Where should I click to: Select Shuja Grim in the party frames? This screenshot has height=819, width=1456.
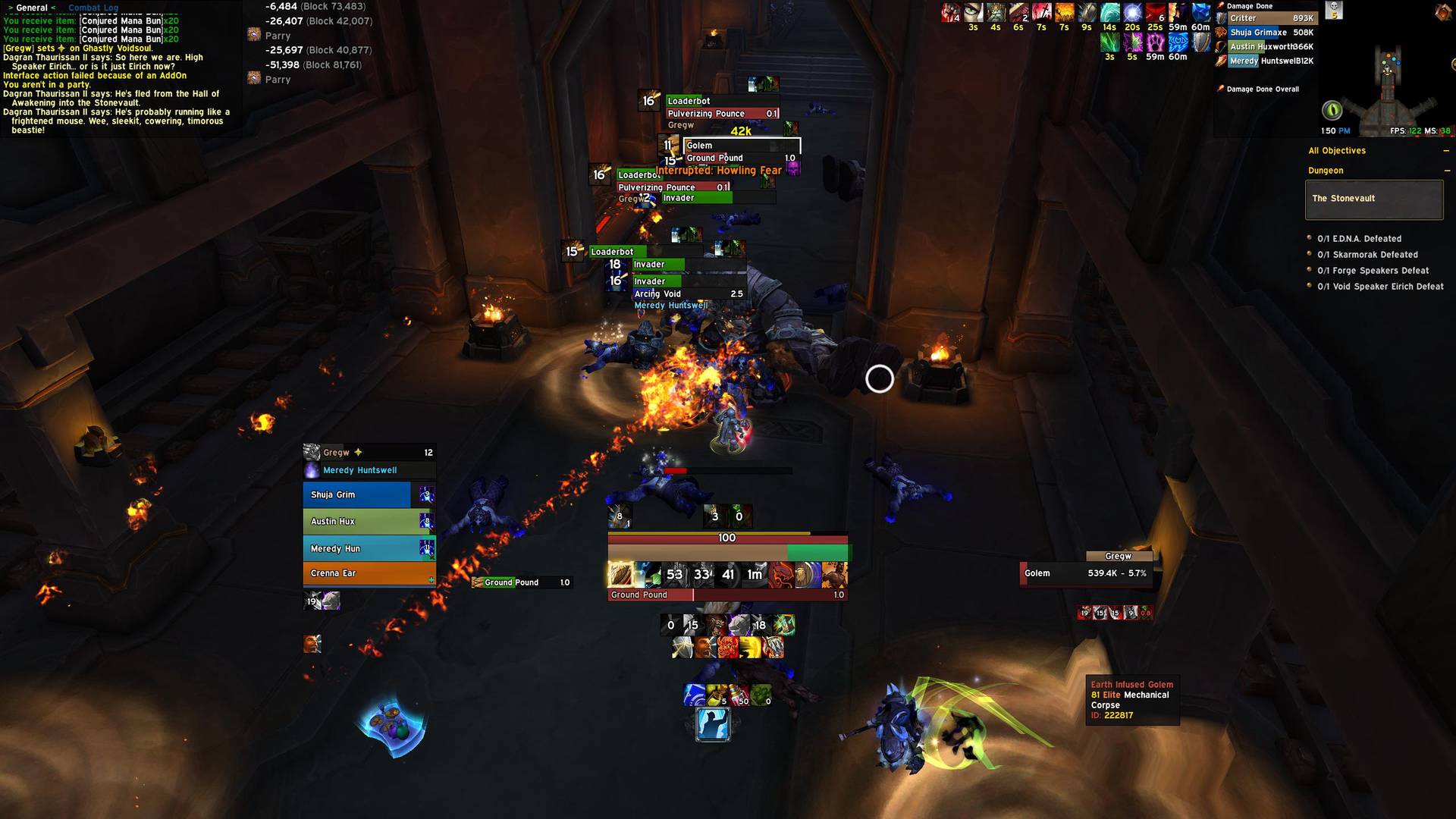coord(357,494)
